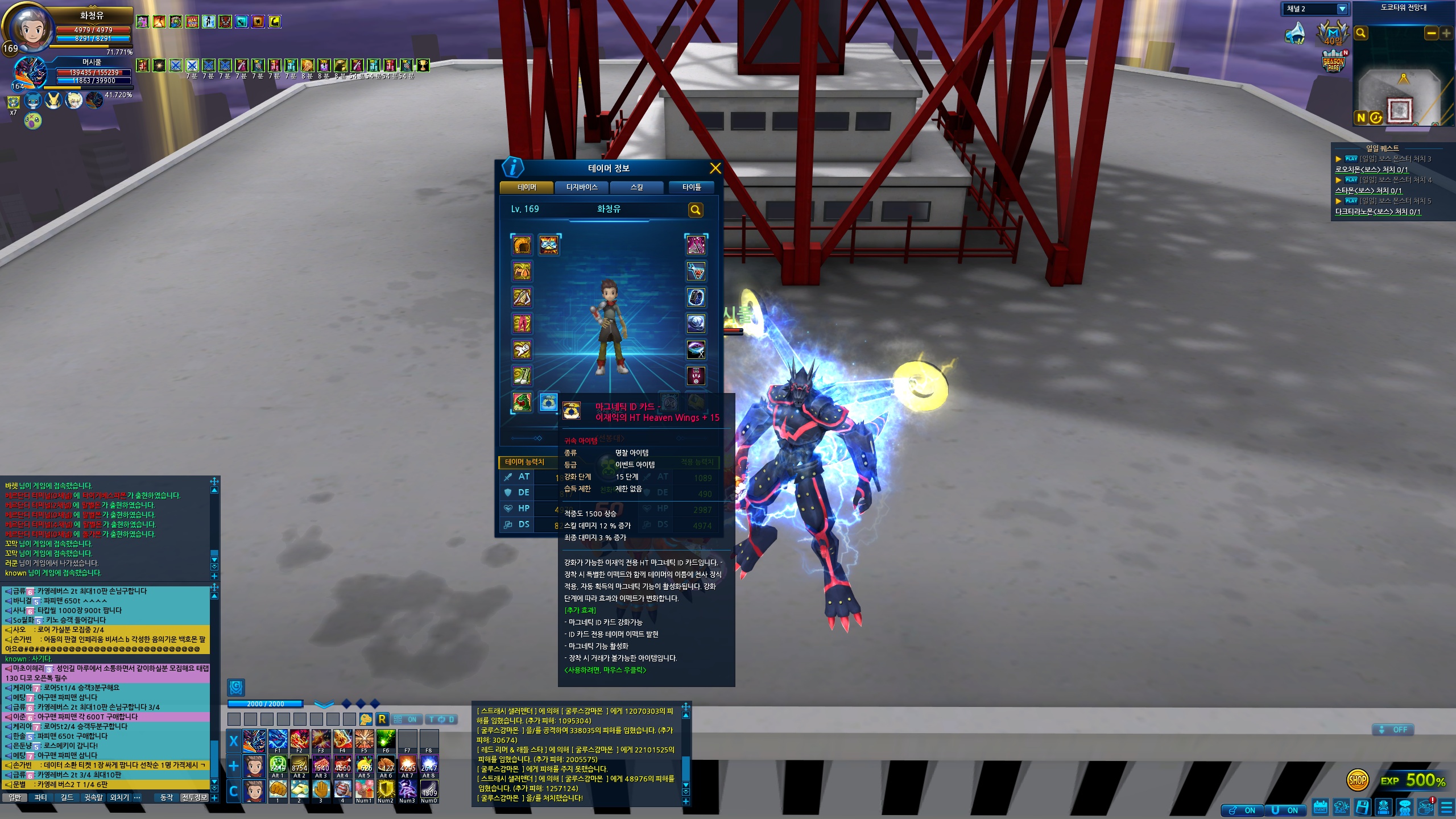The width and height of the screenshot is (1456, 819).
Task: Close the 테이머 정보 window
Action: pyautogui.click(x=715, y=168)
